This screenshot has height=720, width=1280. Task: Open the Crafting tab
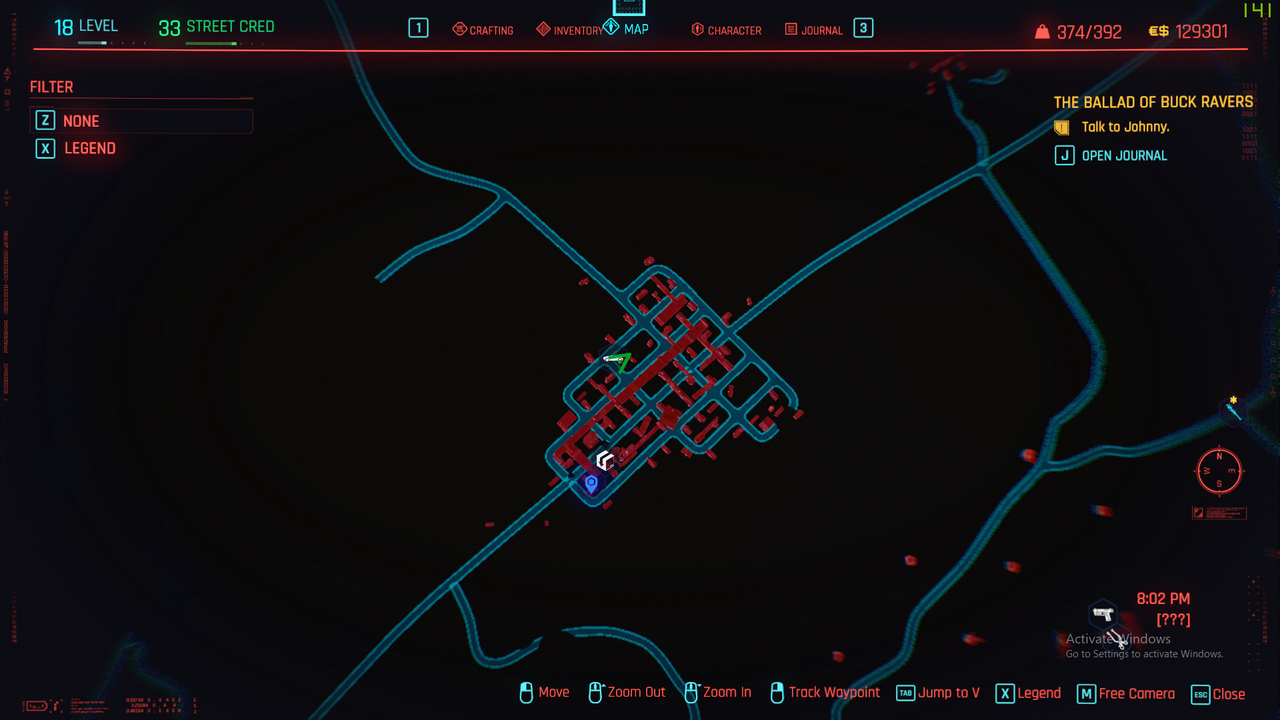click(x=483, y=30)
